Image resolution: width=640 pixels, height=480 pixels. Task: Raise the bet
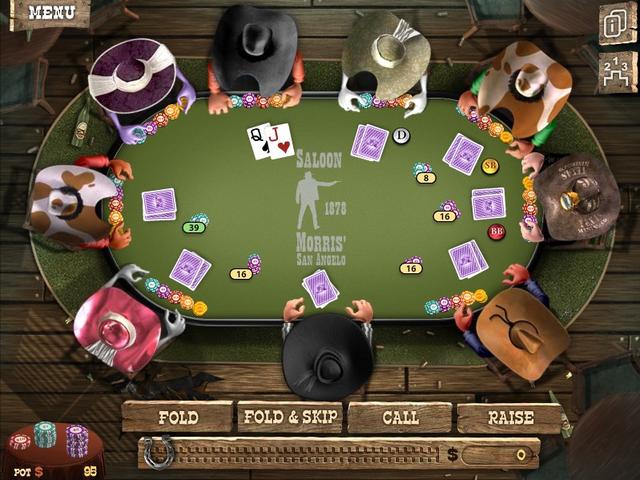(509, 417)
